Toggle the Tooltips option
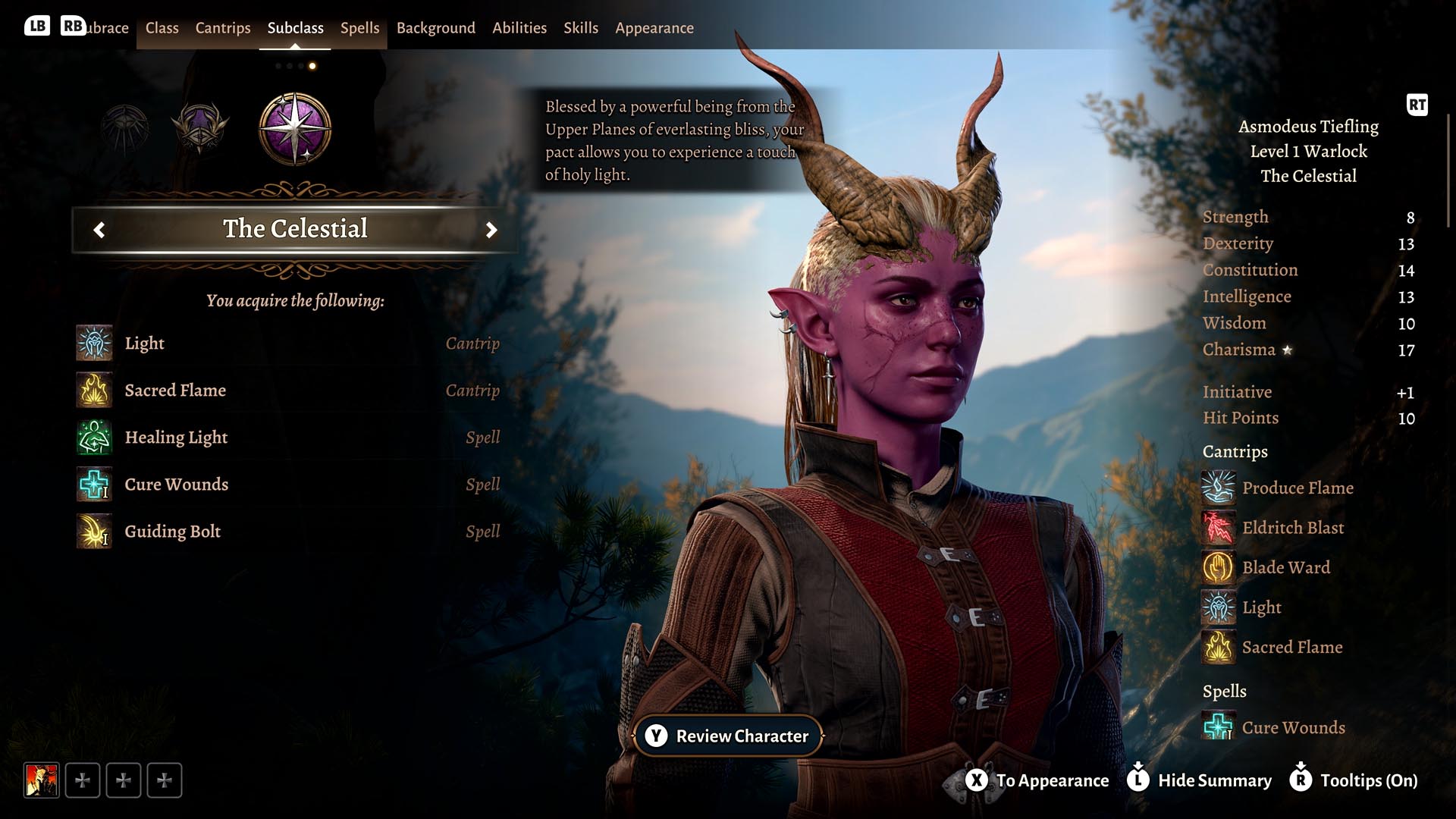 click(x=1354, y=780)
